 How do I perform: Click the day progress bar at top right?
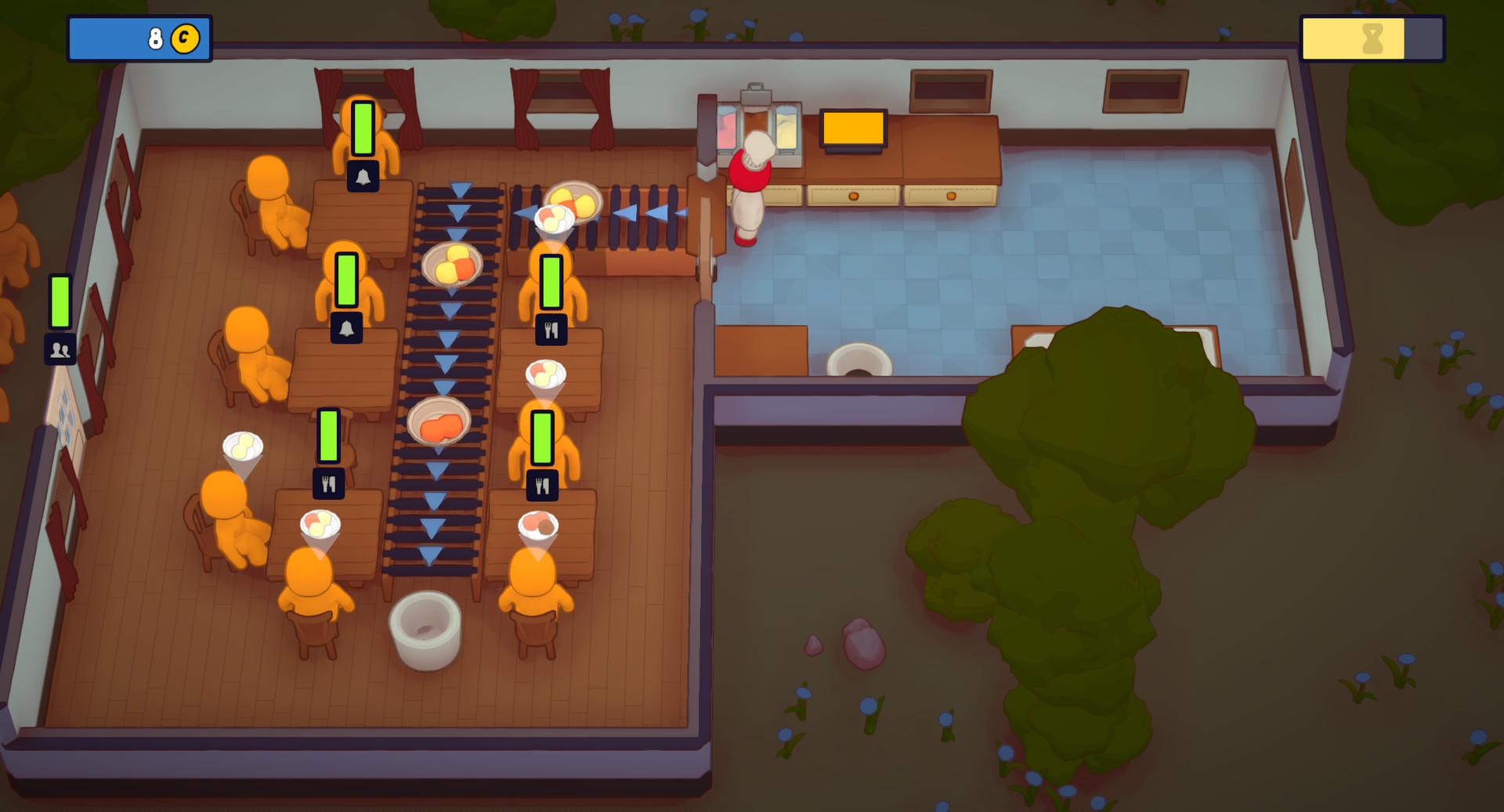click(1371, 36)
